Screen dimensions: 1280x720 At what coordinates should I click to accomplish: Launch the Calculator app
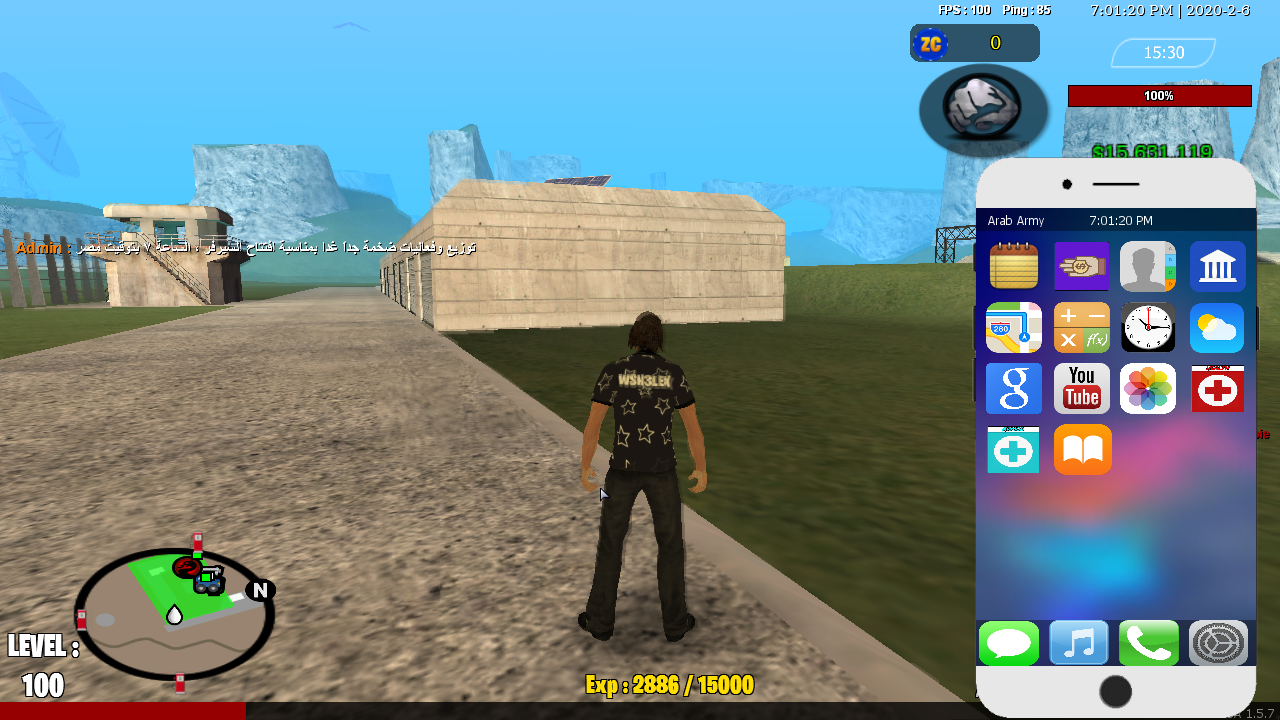1081,328
